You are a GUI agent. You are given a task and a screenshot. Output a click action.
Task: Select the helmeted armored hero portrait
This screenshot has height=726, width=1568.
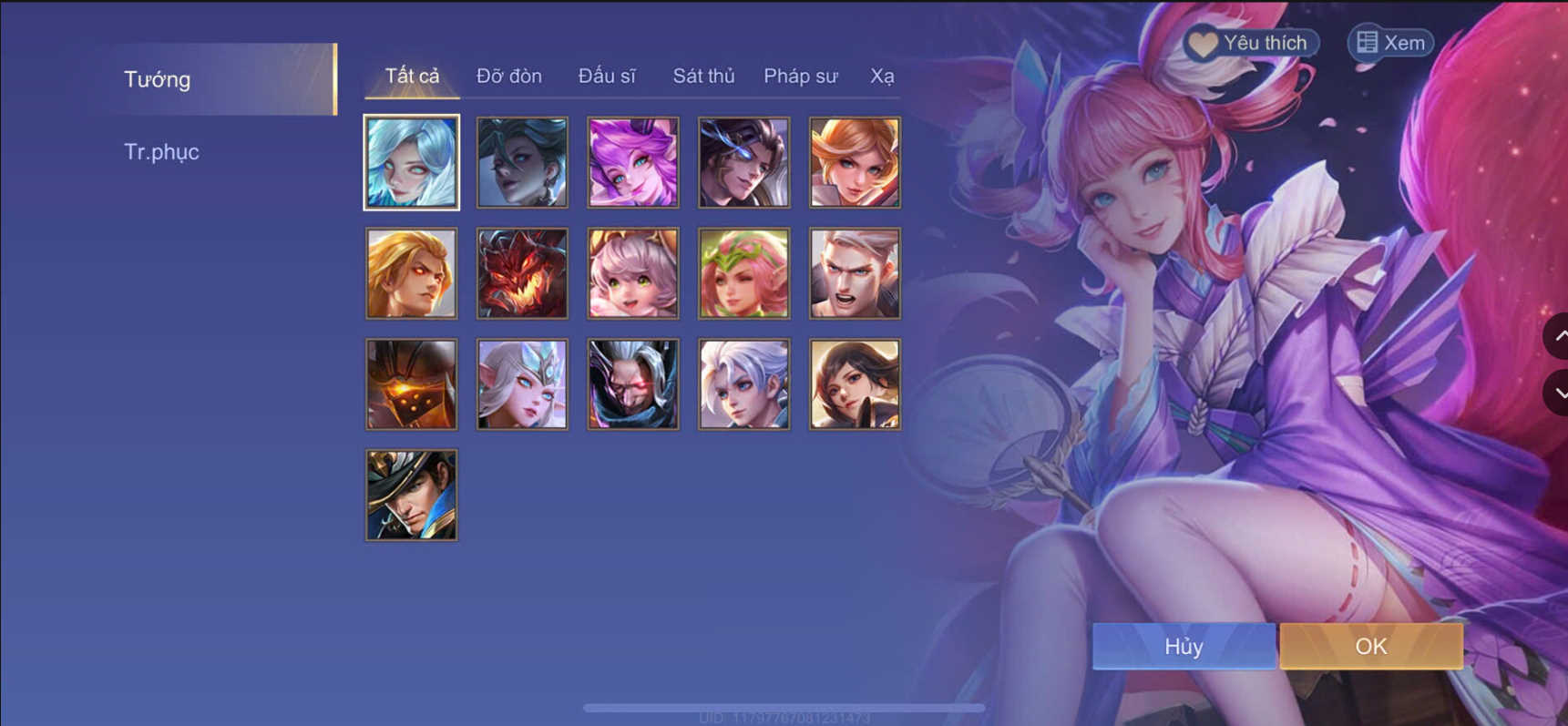pyautogui.click(x=411, y=383)
